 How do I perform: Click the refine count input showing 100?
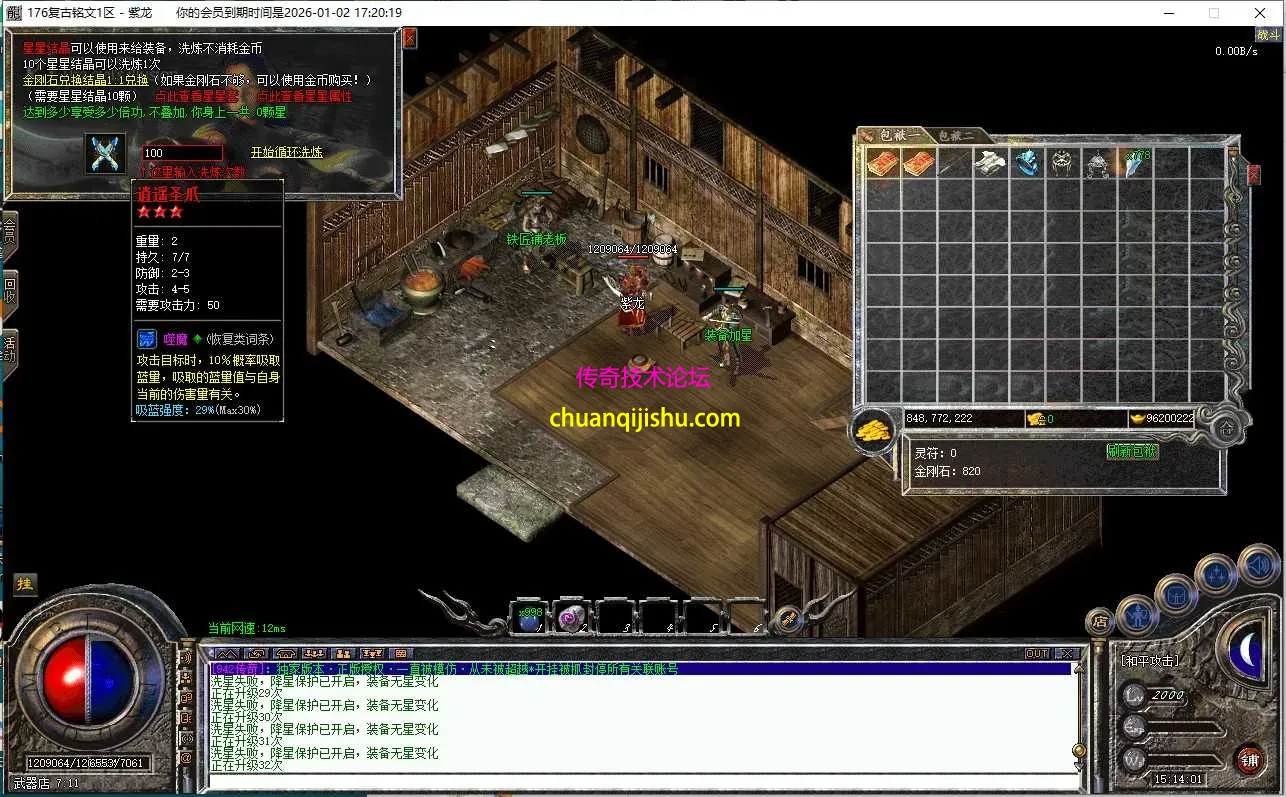click(x=180, y=152)
